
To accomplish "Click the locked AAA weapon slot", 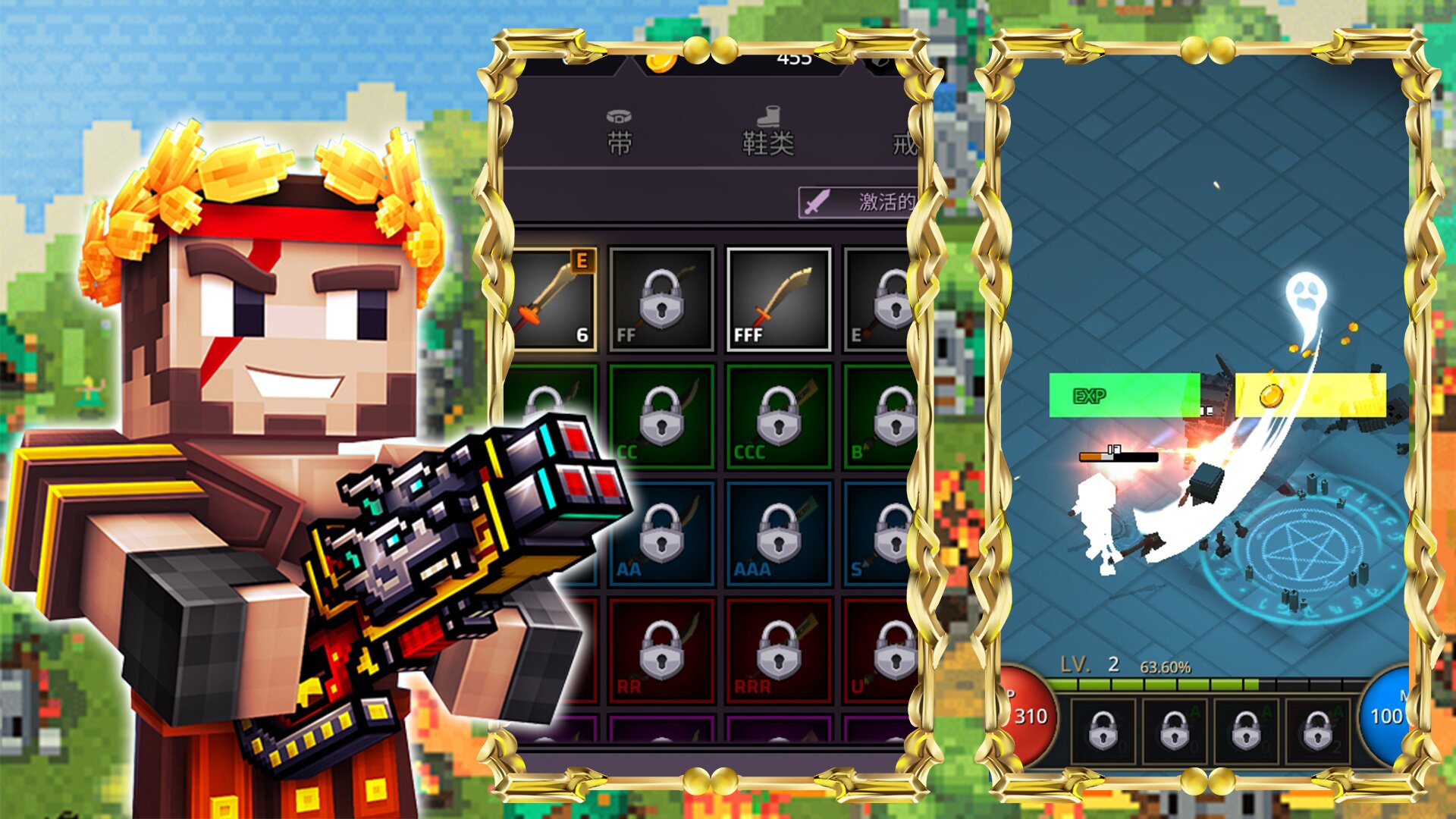I will [x=778, y=533].
